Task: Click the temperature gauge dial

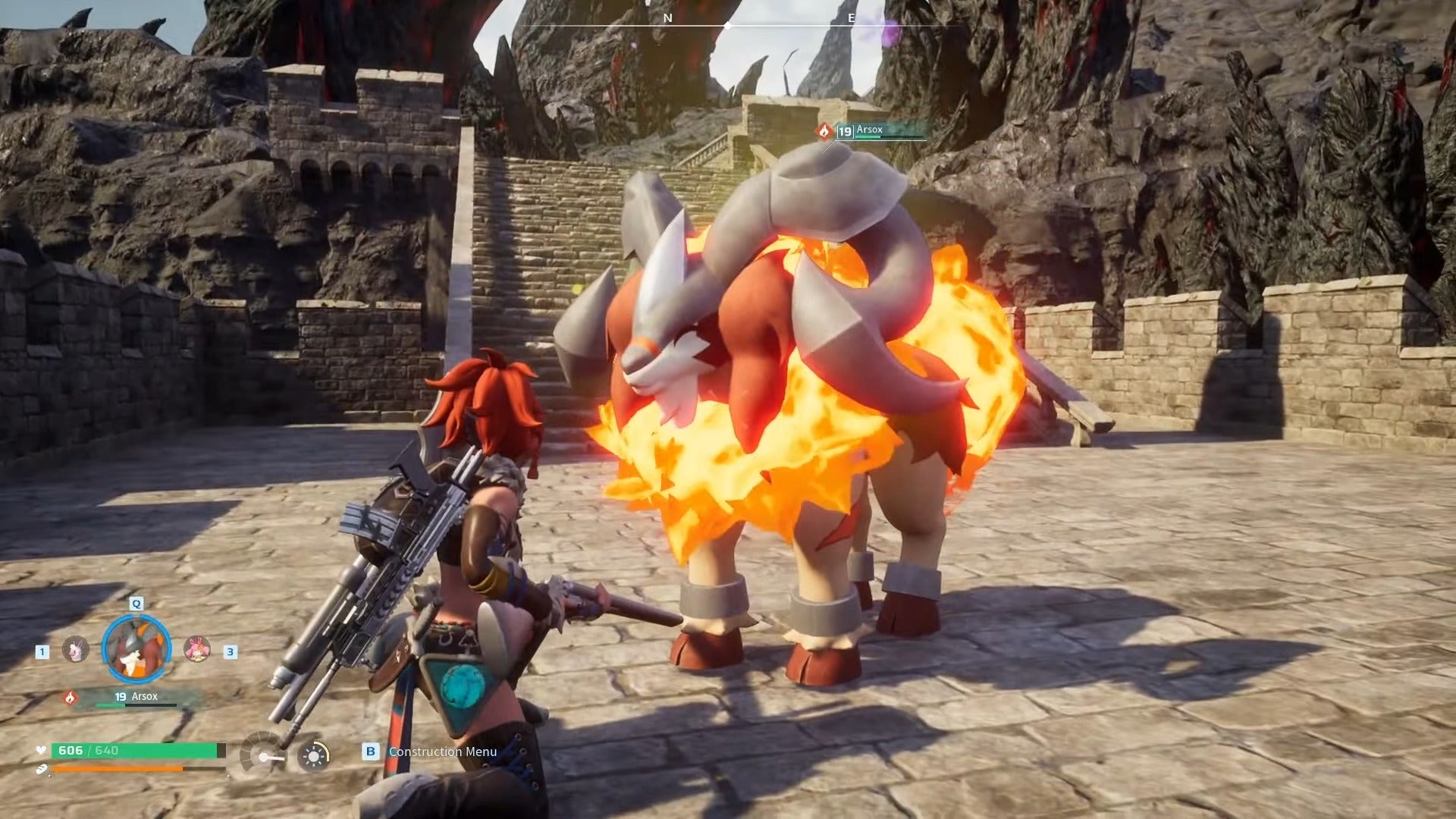Action: tap(263, 753)
